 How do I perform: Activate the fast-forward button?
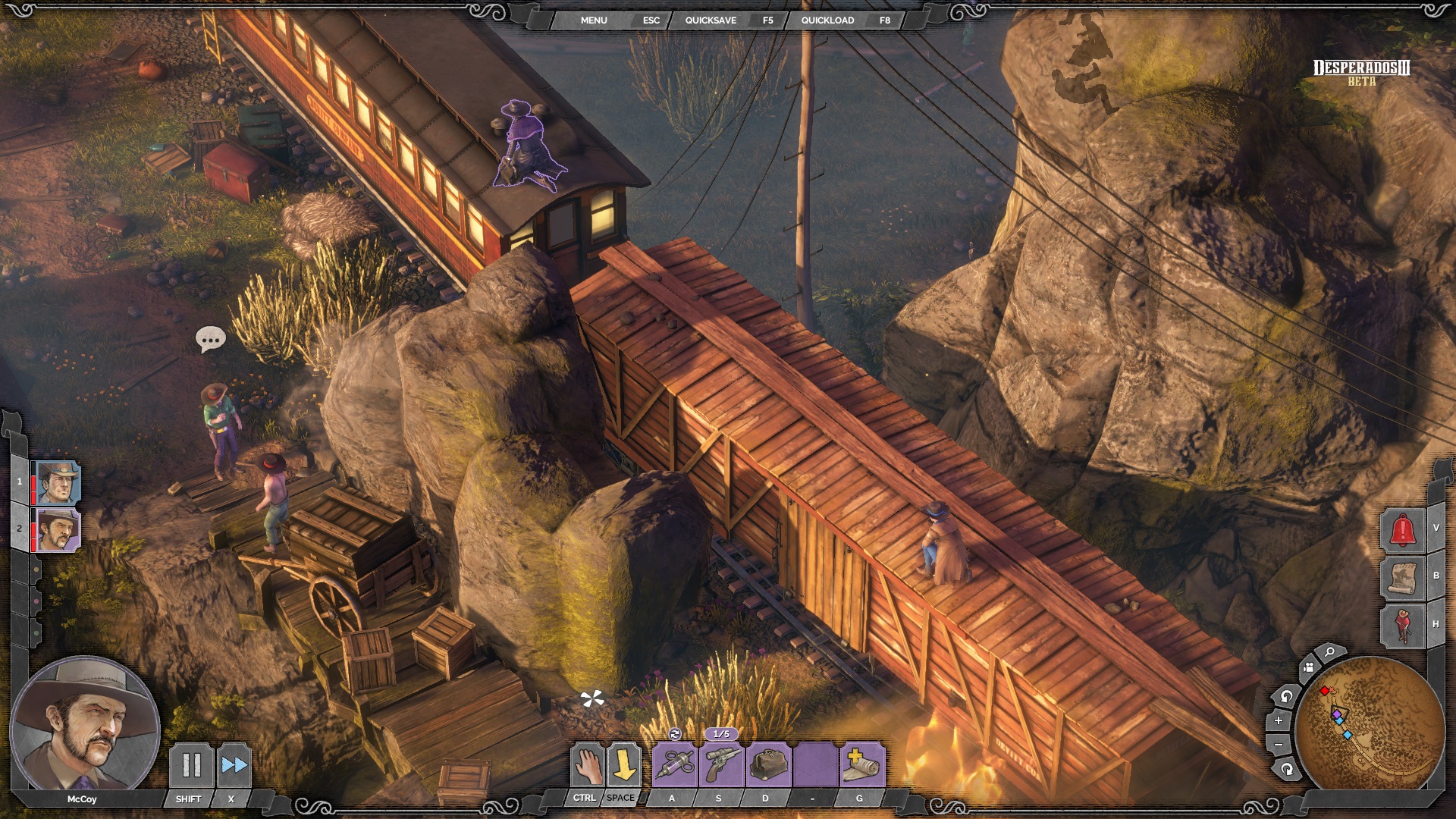(x=234, y=764)
